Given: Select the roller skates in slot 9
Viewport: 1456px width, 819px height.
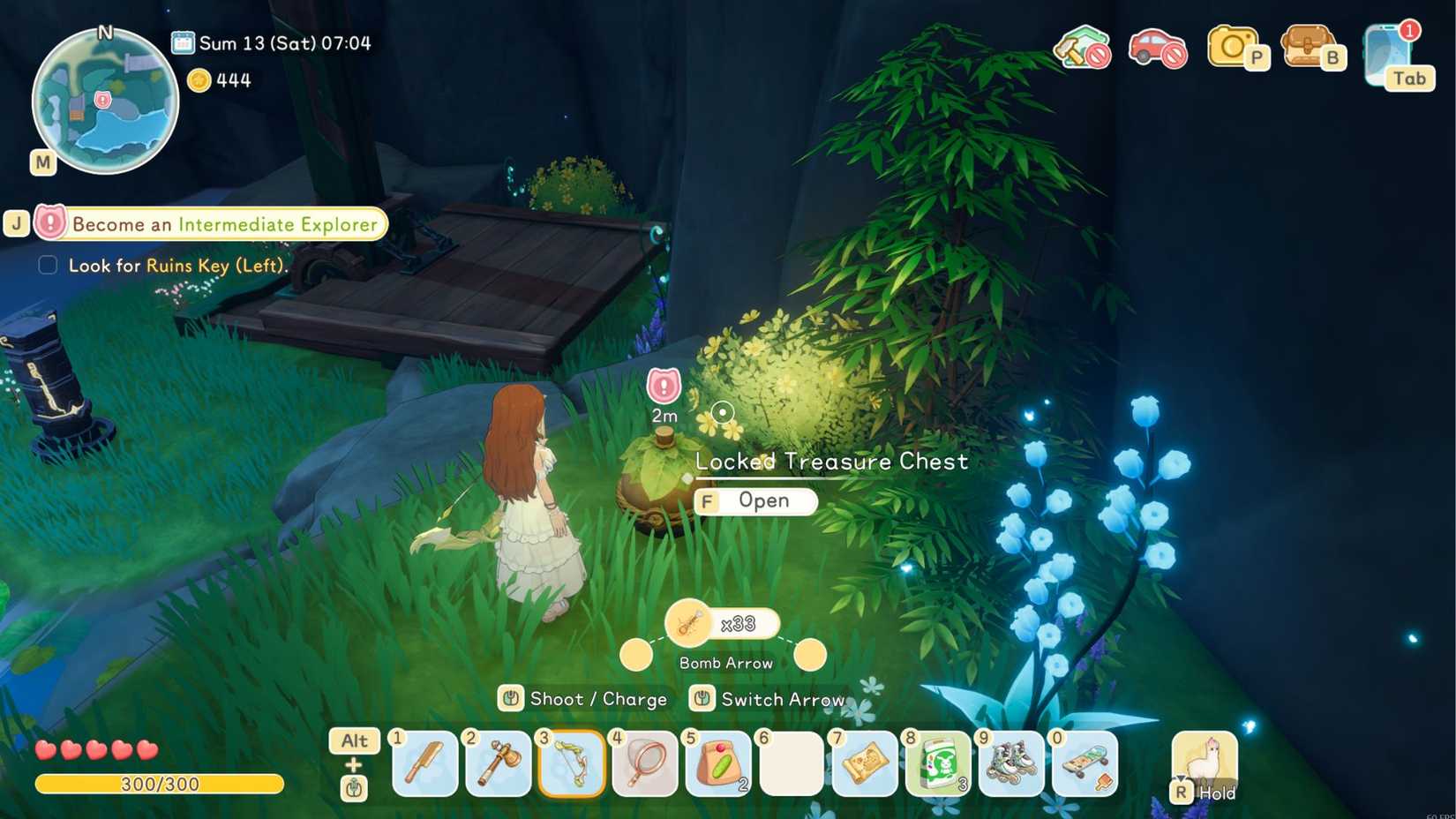Looking at the screenshot, I should tap(1011, 763).
